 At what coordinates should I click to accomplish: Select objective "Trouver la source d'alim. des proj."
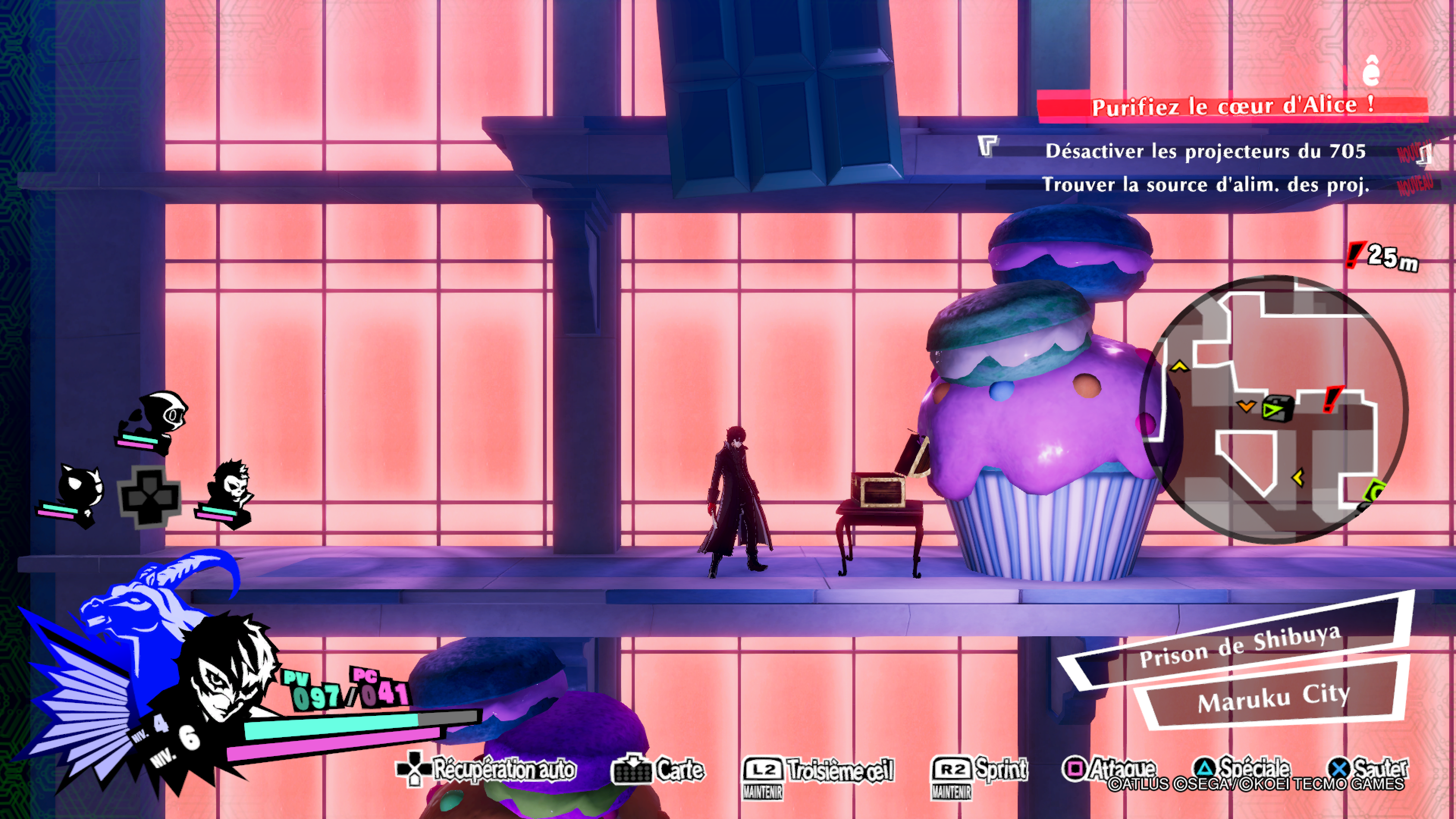click(x=1205, y=185)
